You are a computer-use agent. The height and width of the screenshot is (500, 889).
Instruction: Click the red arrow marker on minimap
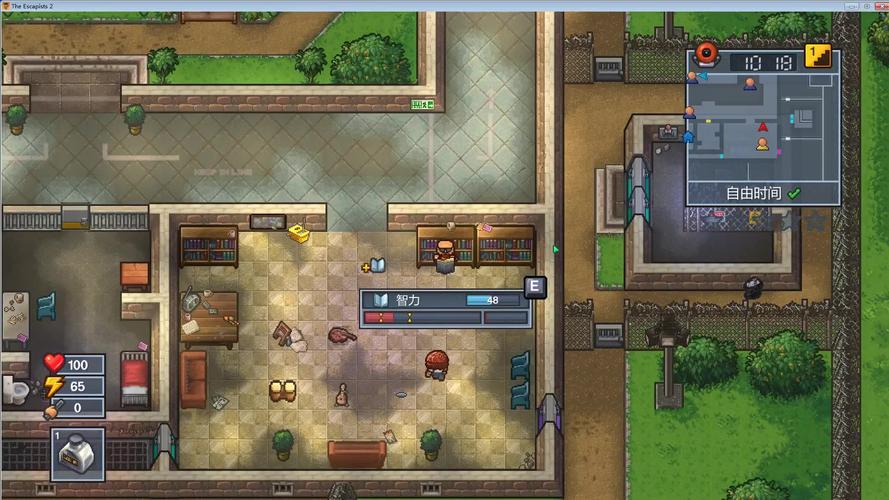(763, 127)
